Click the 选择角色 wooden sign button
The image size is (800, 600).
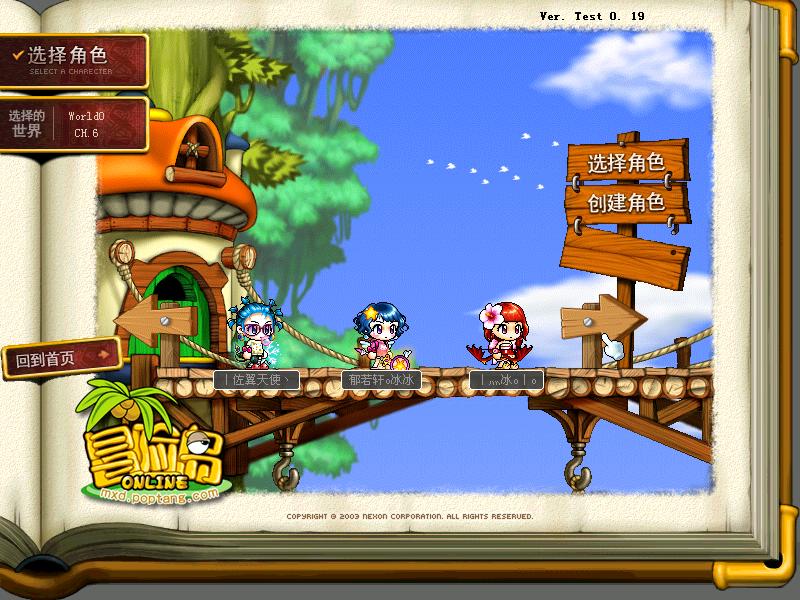point(625,162)
